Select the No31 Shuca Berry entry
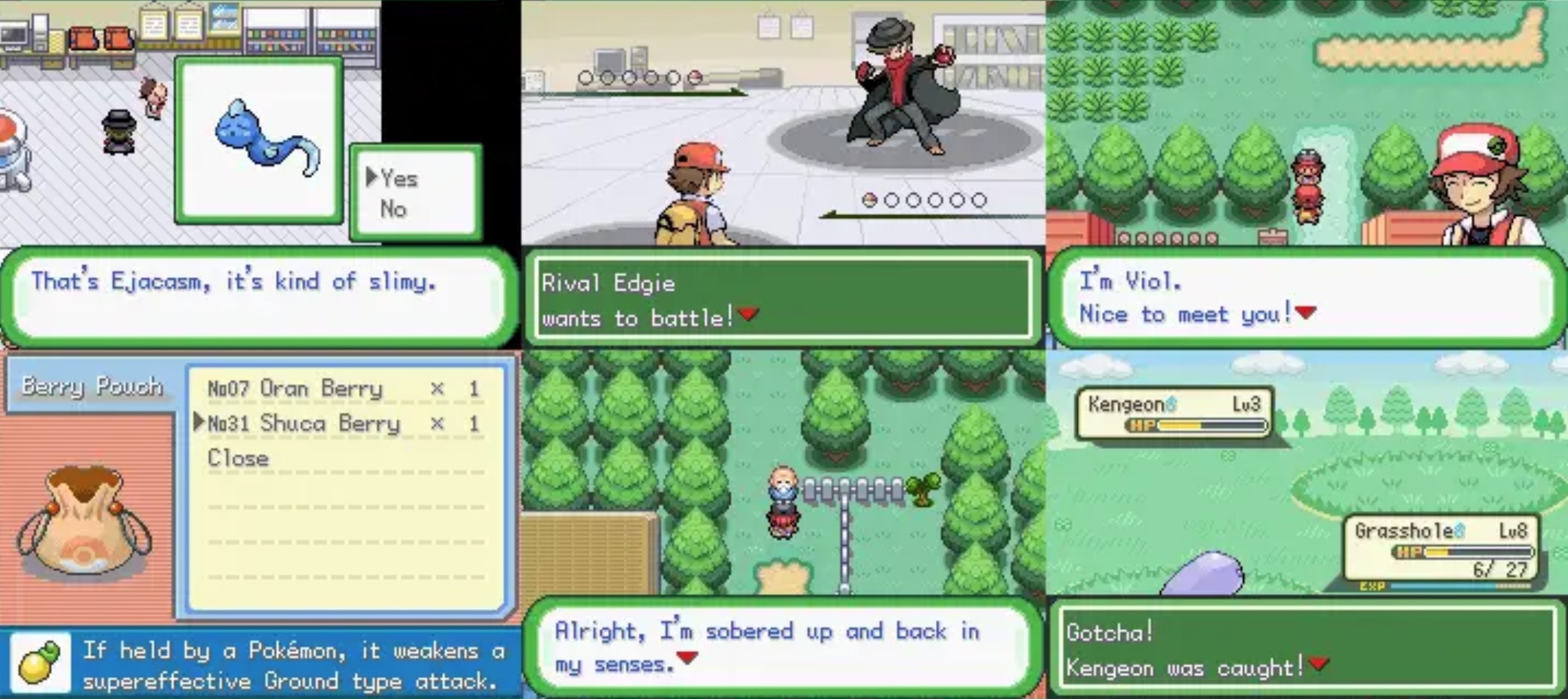Screen dimensions: 1568x699 [x=302, y=423]
